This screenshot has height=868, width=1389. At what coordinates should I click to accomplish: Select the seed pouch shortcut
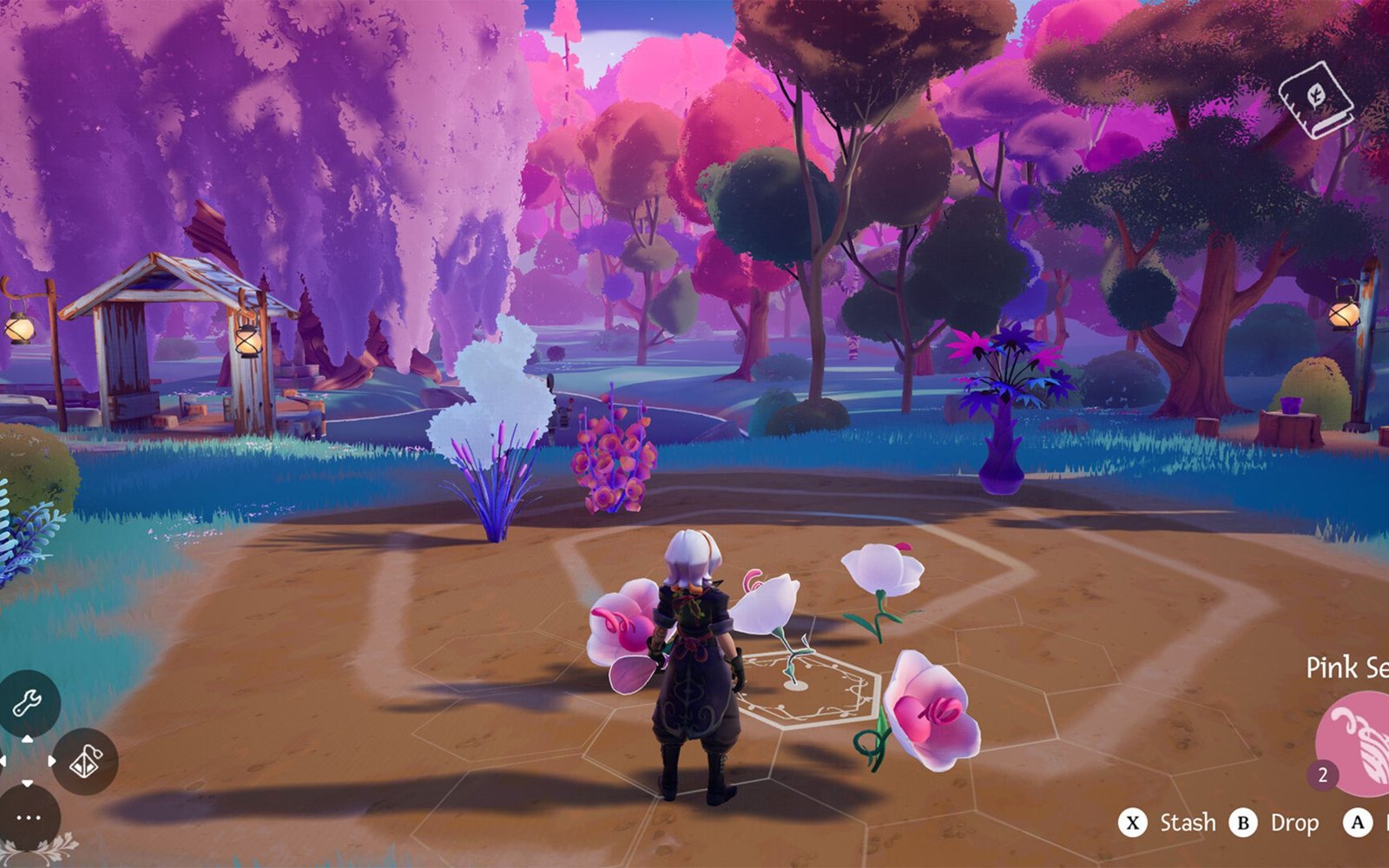(x=85, y=762)
